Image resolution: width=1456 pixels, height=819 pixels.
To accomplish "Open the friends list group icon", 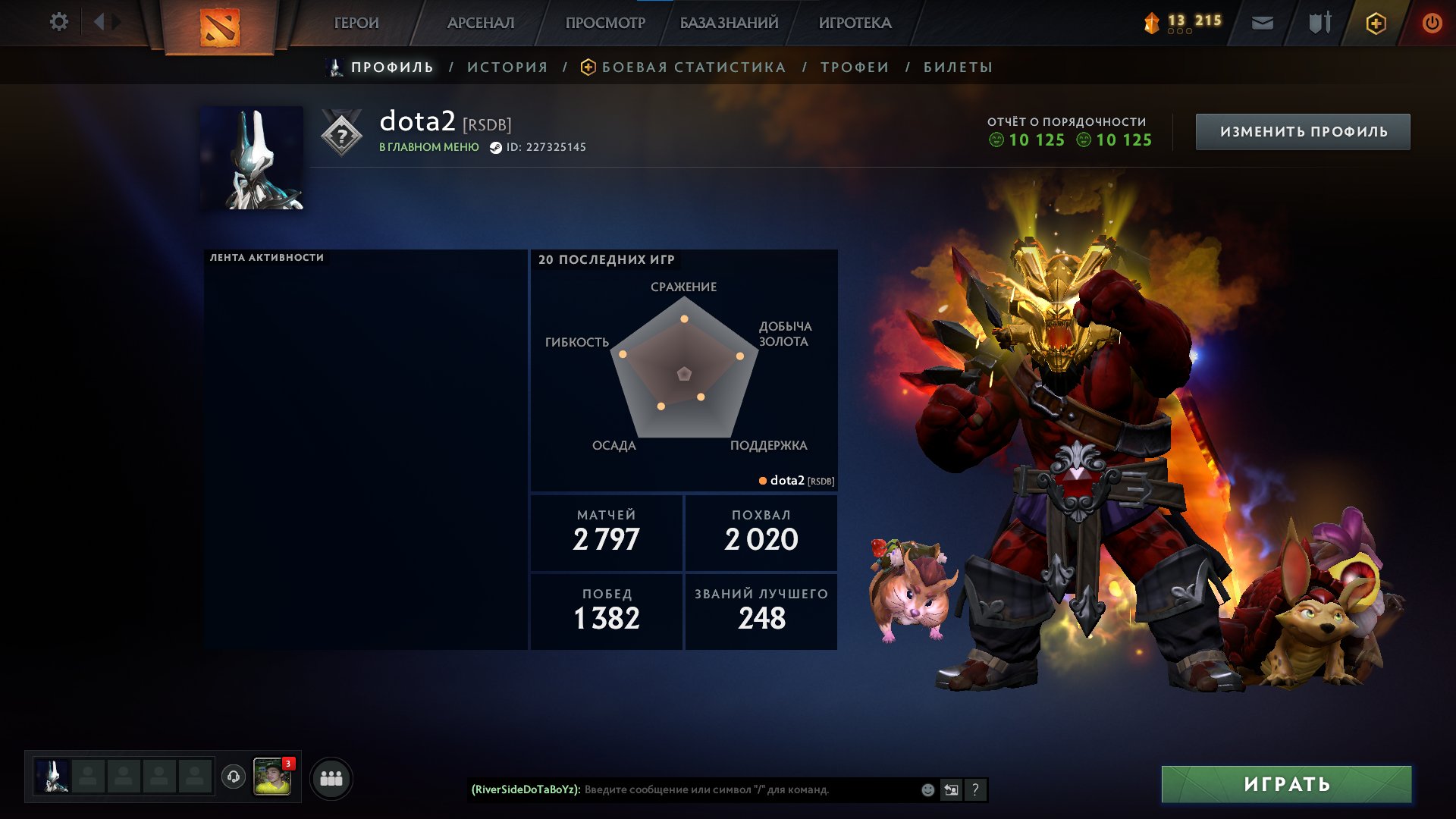I will pyautogui.click(x=331, y=779).
